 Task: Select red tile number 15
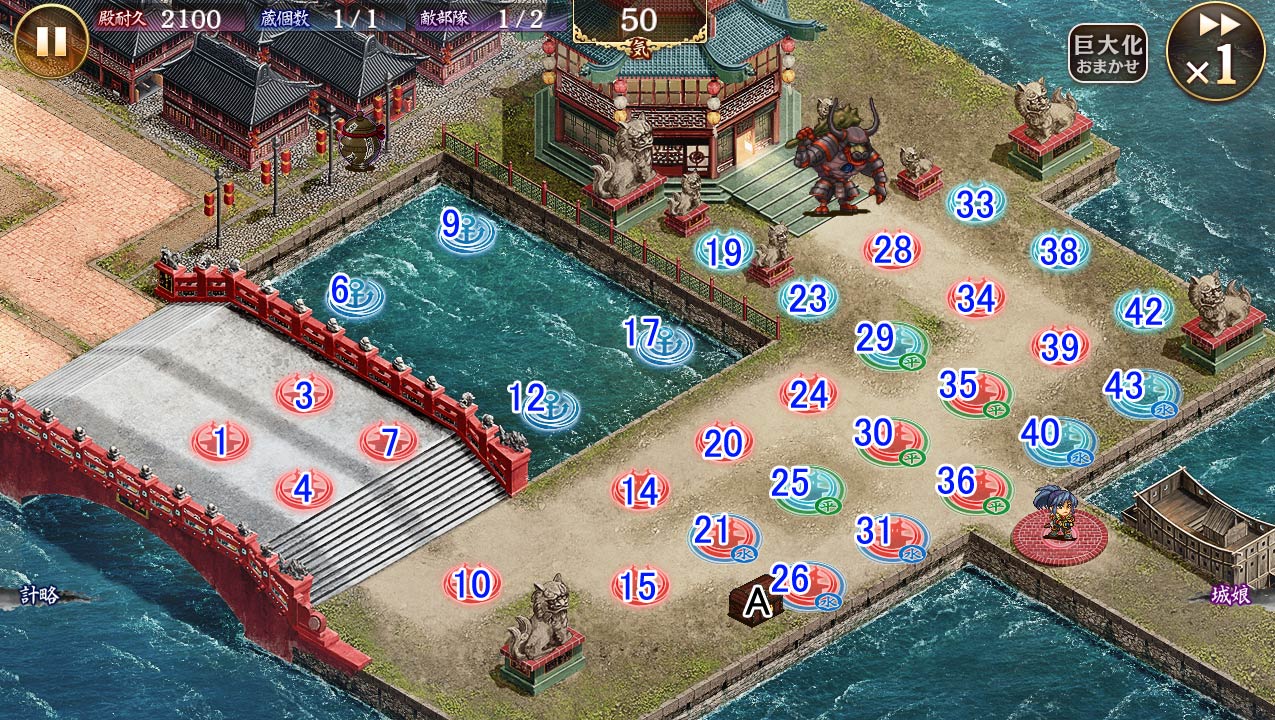[x=640, y=586]
